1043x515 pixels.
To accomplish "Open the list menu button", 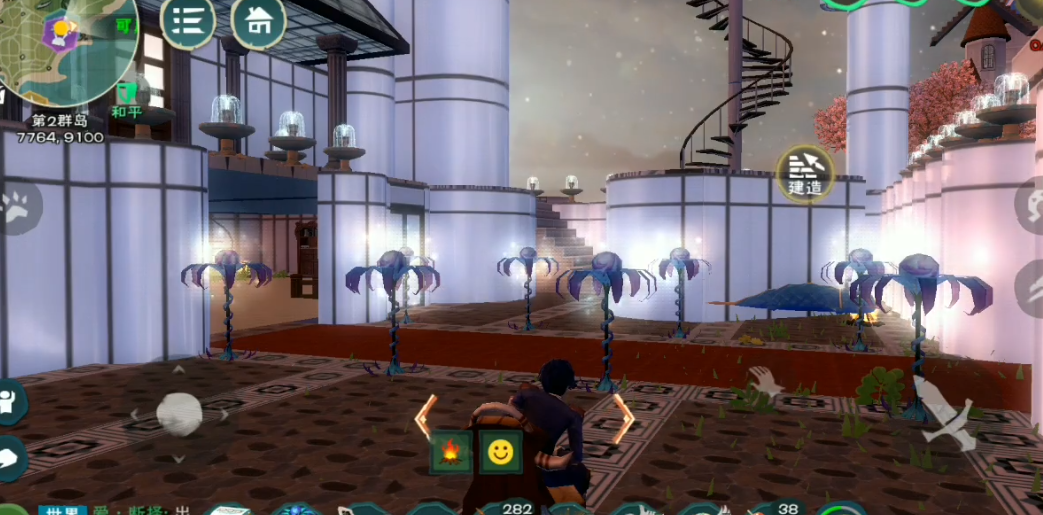I will (x=188, y=20).
